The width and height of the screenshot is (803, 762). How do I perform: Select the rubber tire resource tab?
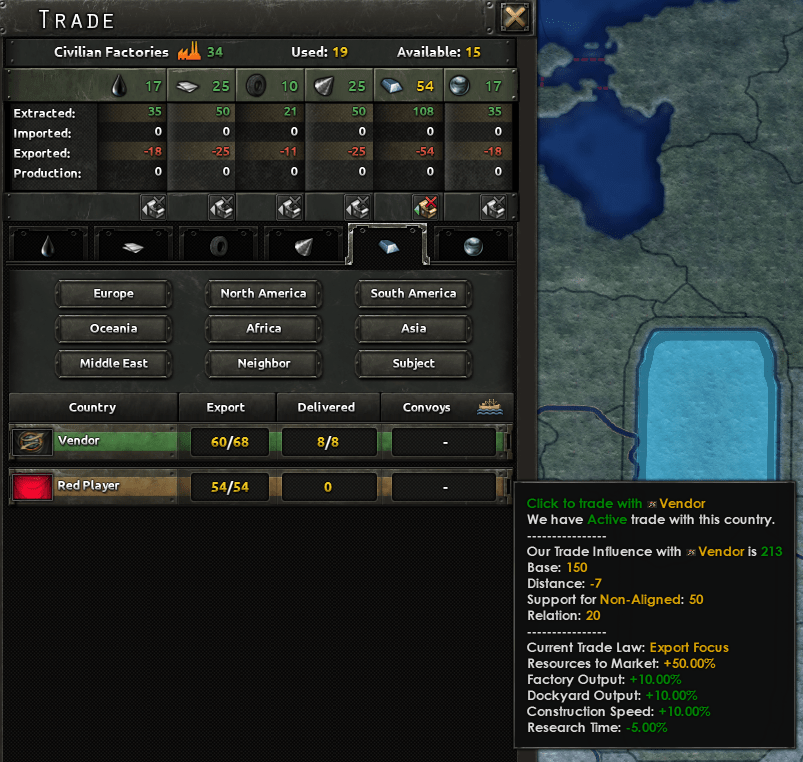218,246
